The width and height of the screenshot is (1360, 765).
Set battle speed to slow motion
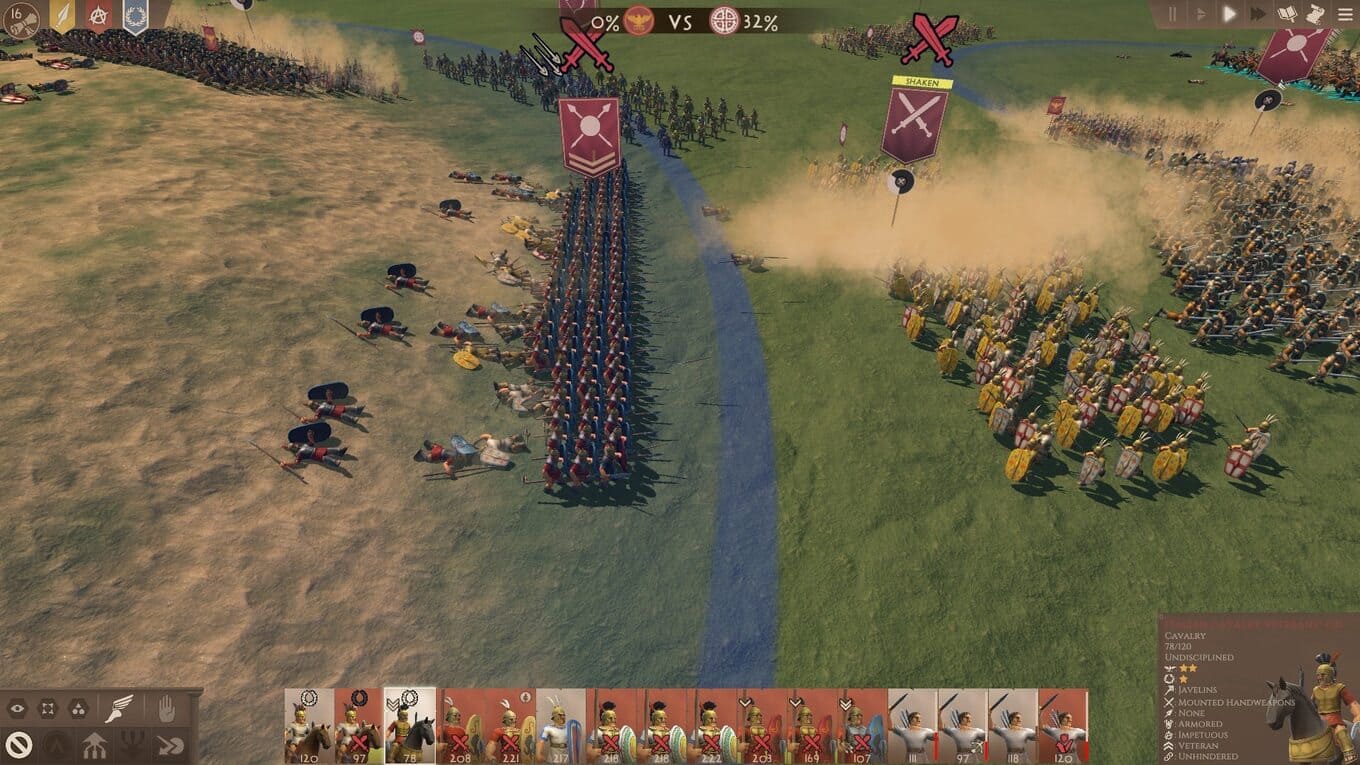coord(1201,14)
